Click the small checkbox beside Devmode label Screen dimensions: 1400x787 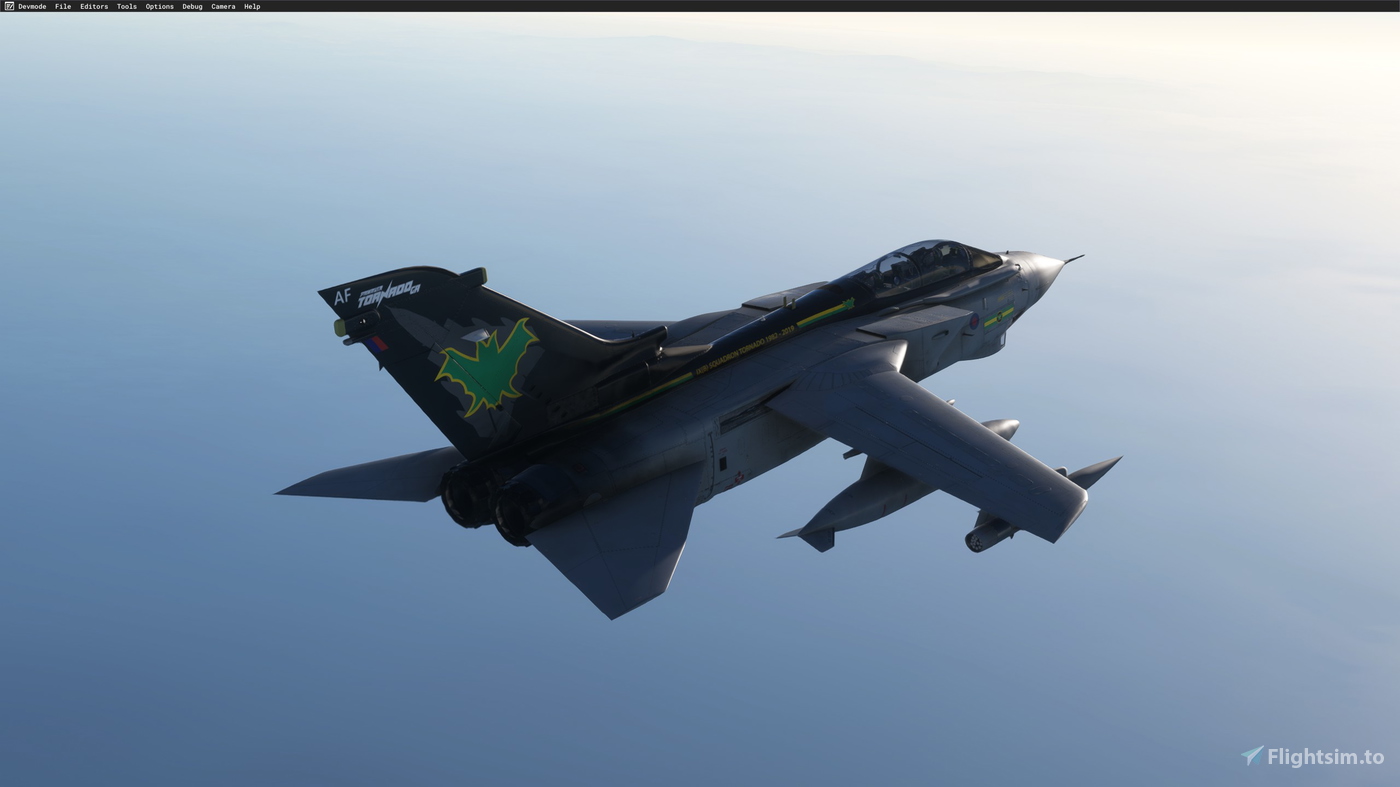point(8,5)
